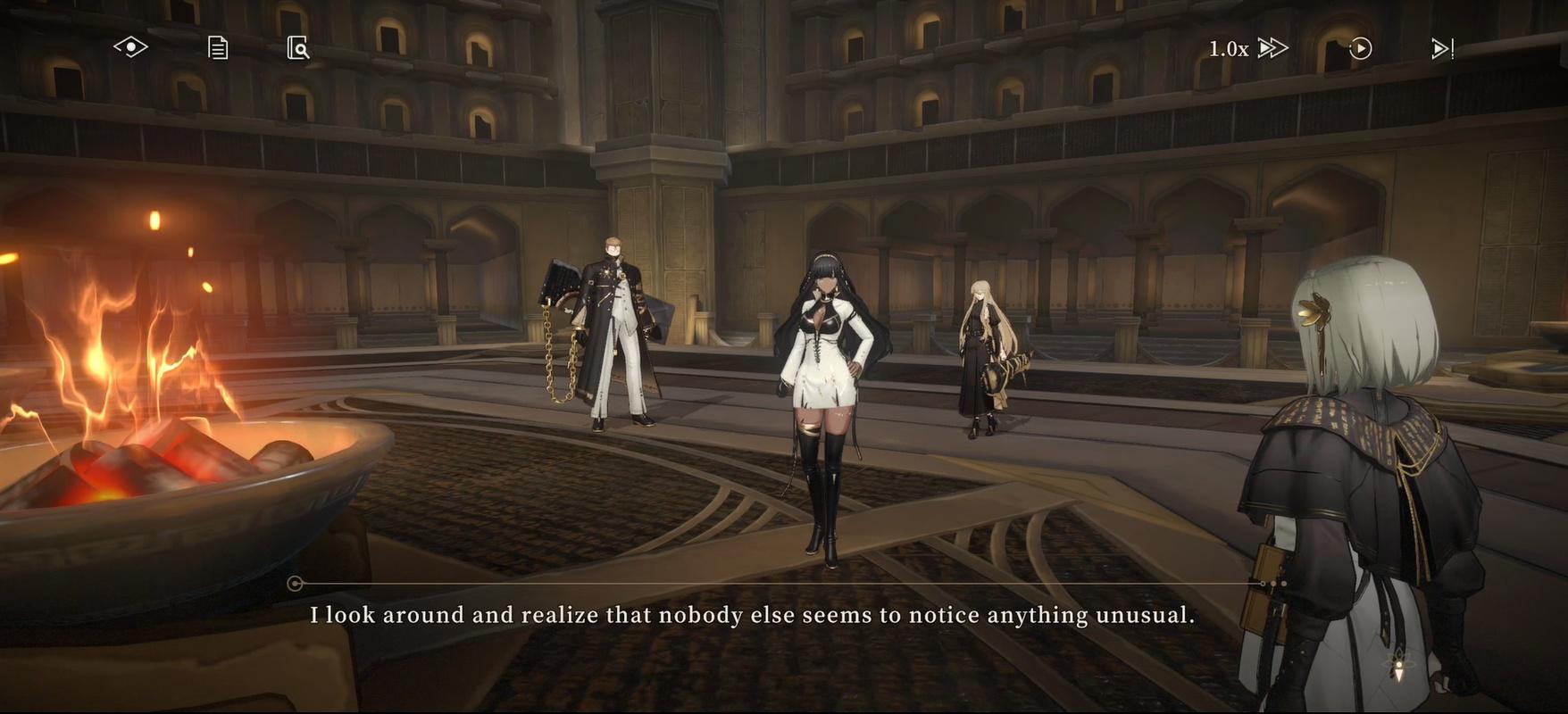Change the 1.0x playback speed
1568x714 pixels.
1226,48
